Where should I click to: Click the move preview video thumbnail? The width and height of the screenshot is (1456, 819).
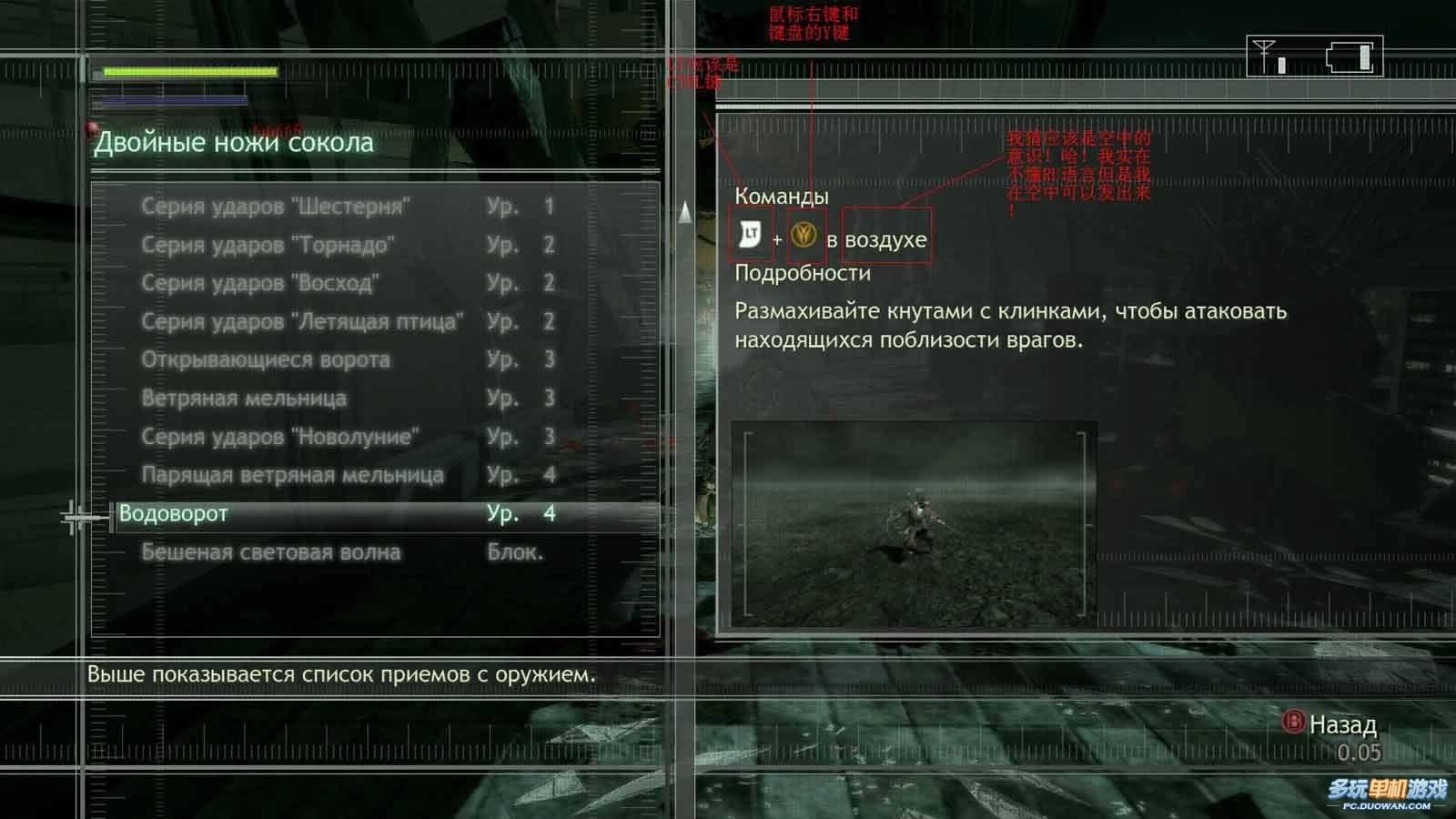tap(914, 523)
